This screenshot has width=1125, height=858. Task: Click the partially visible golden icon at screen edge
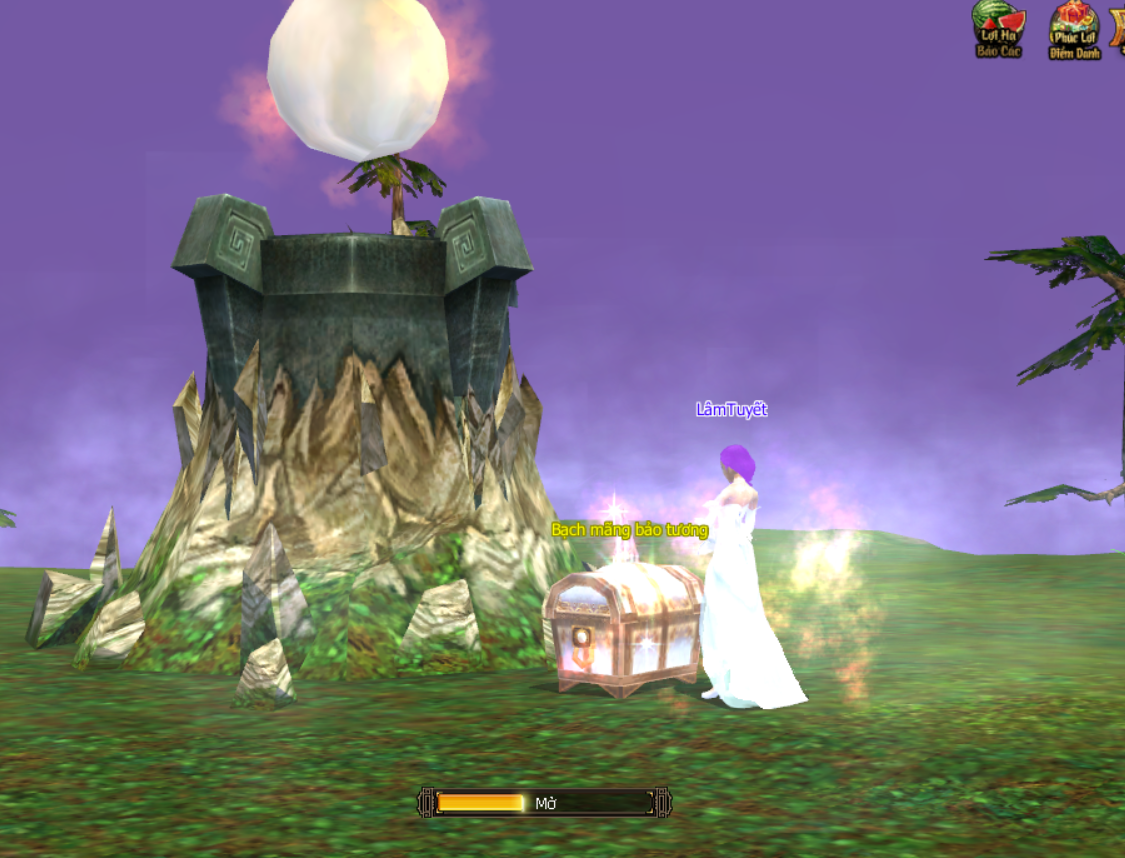(1118, 28)
